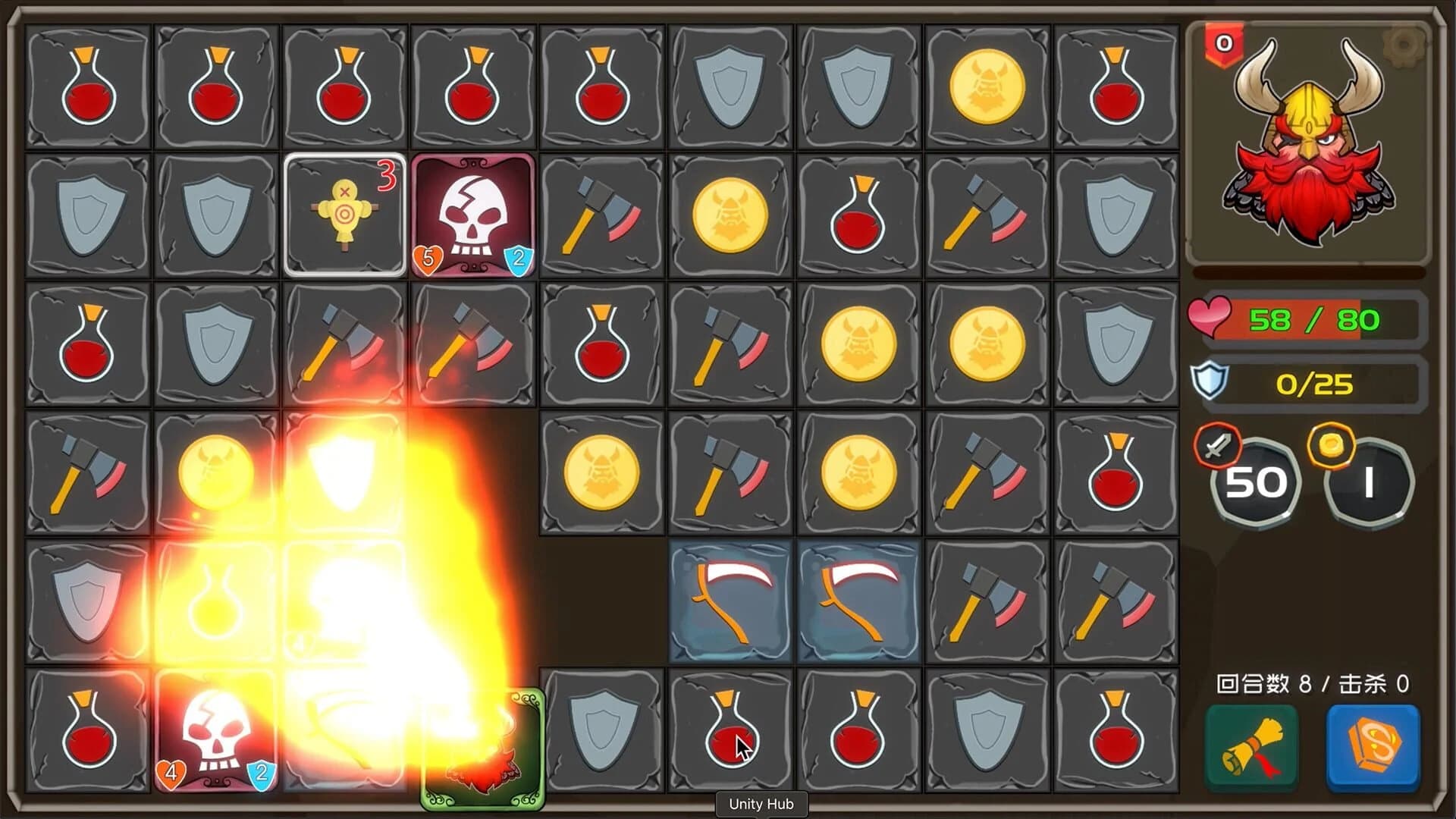Select the left scythe tile on highlighted blue background

pos(730,599)
